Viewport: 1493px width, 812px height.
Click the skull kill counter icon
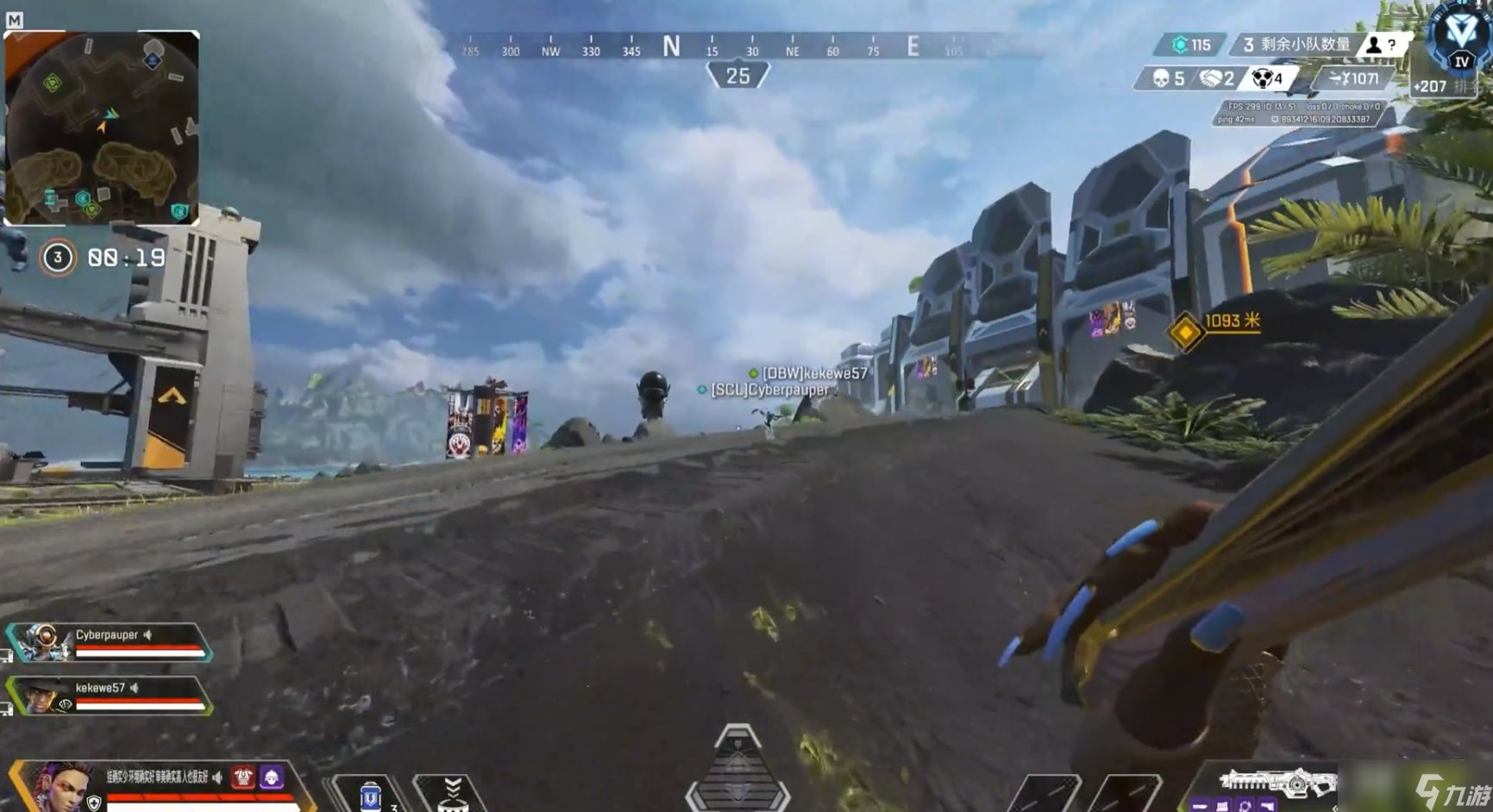(1160, 78)
